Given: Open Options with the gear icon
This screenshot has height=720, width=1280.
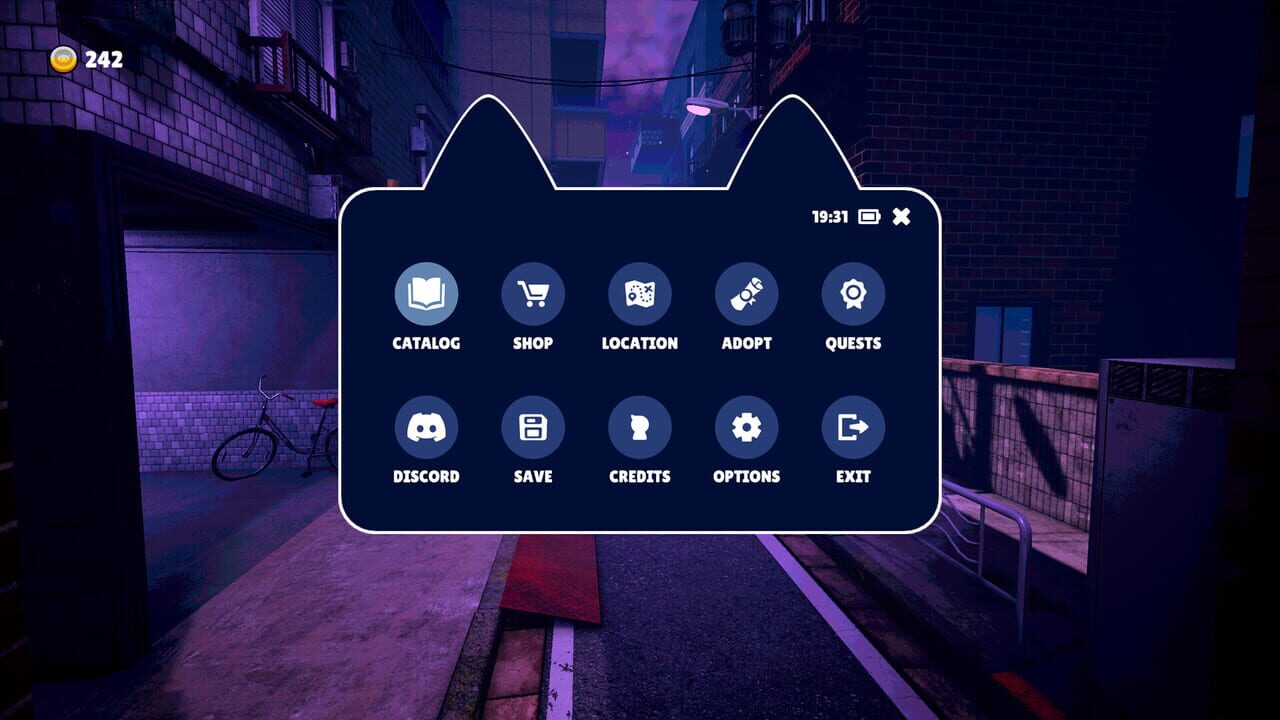Looking at the screenshot, I should coord(746,427).
